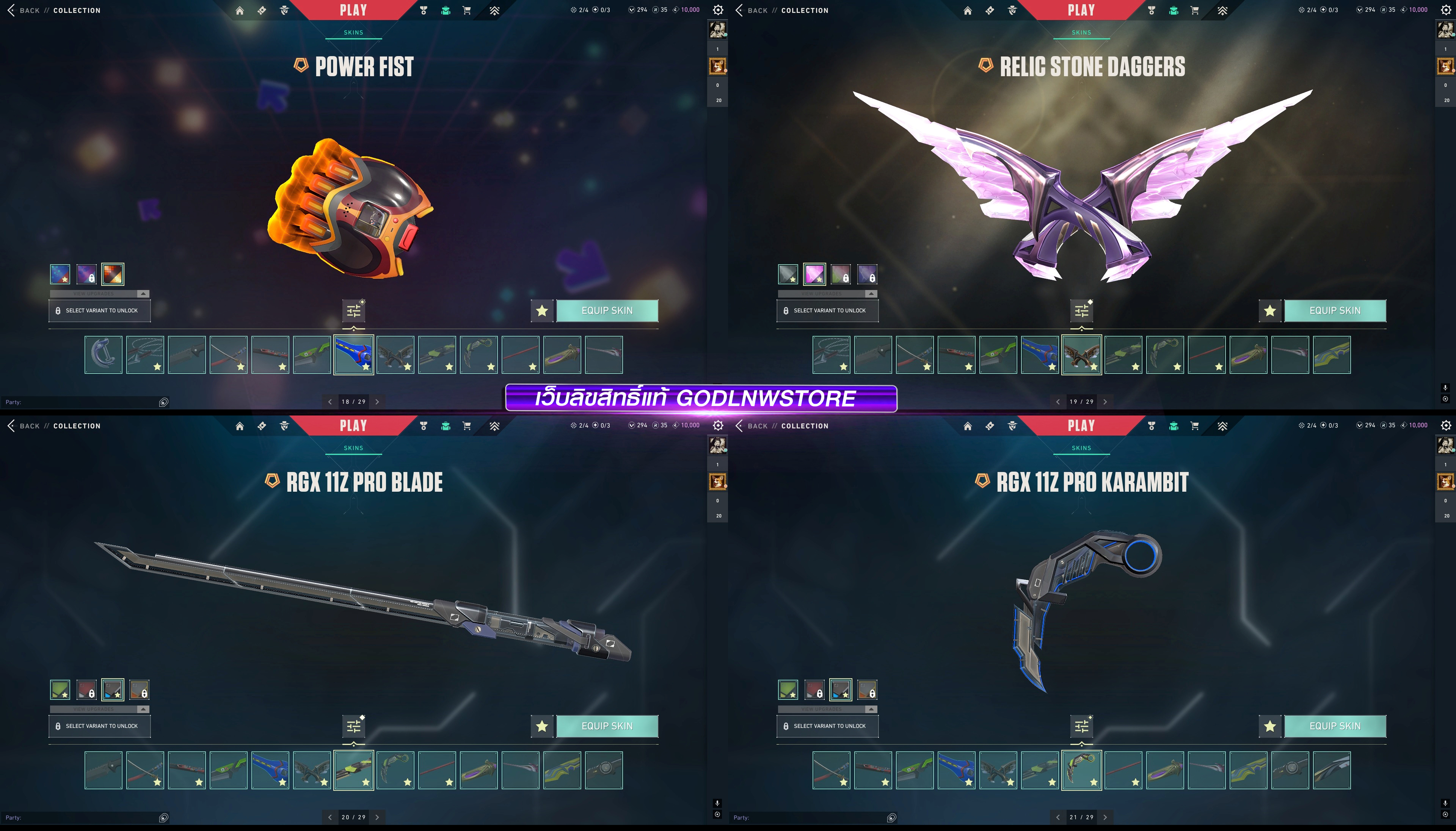The image size is (1456, 831).
Task: Show next skin after 18 / 29
Action: (377, 402)
